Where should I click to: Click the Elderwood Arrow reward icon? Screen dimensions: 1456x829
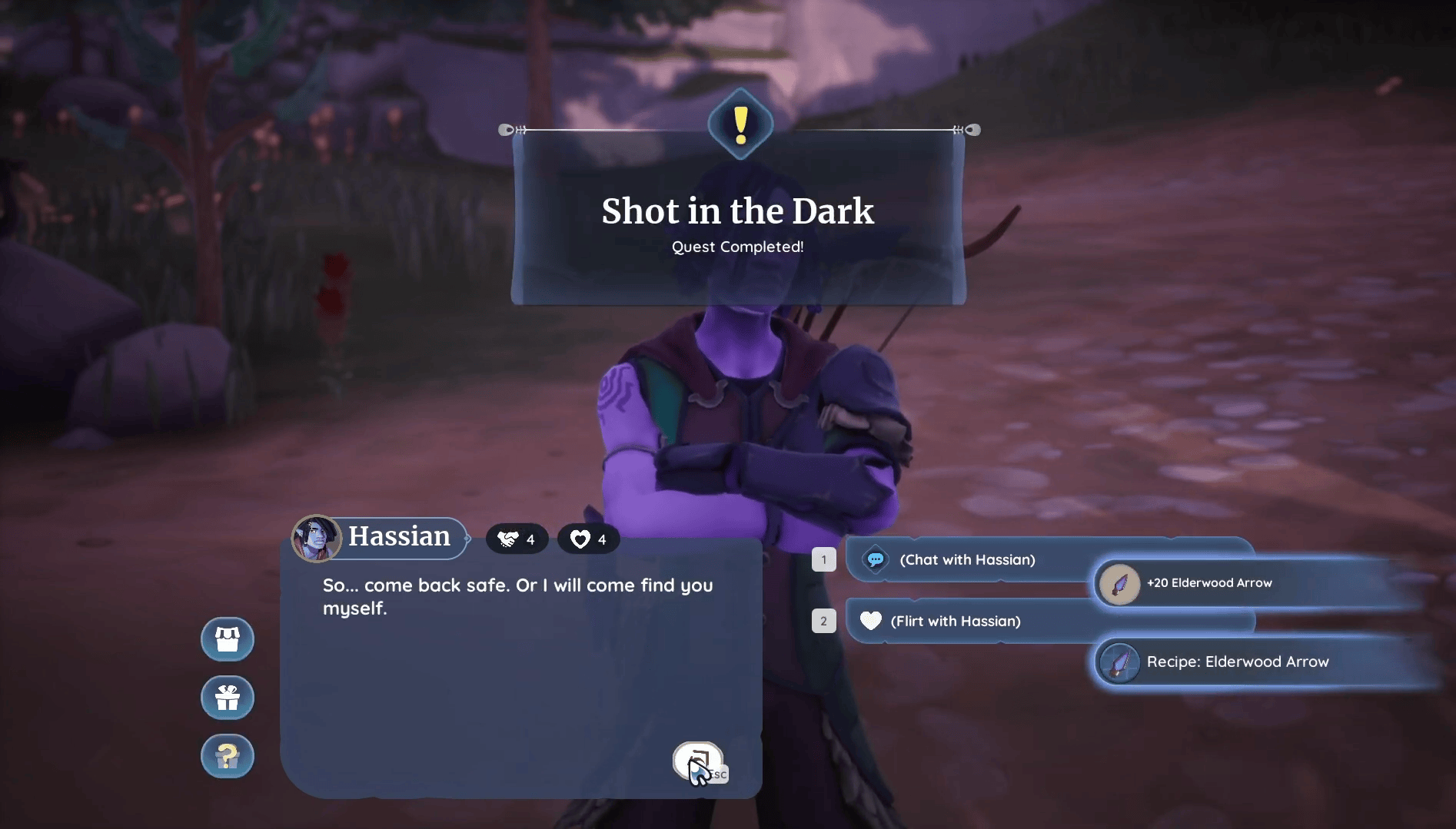[x=1122, y=582]
